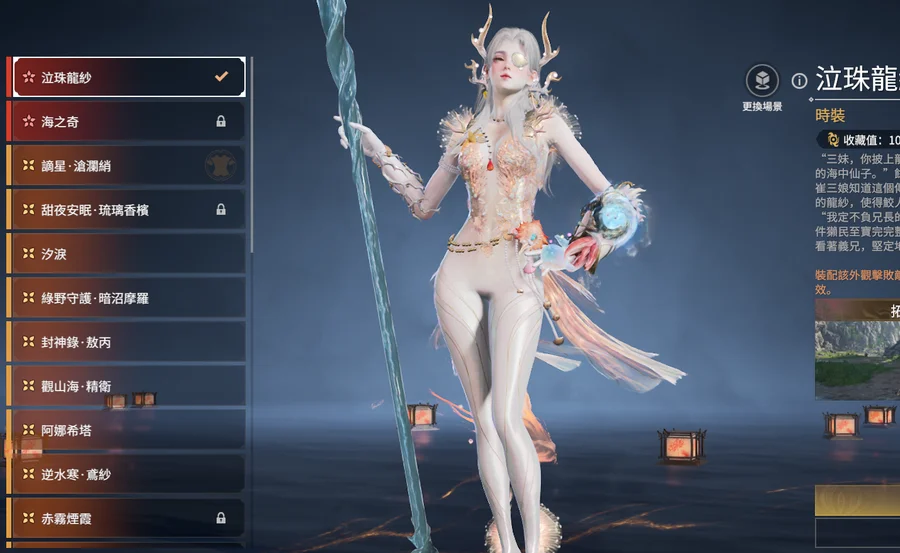Pick the 觀山海·精衛 outfit row
Viewport: 900px width, 553px height.
(126, 386)
